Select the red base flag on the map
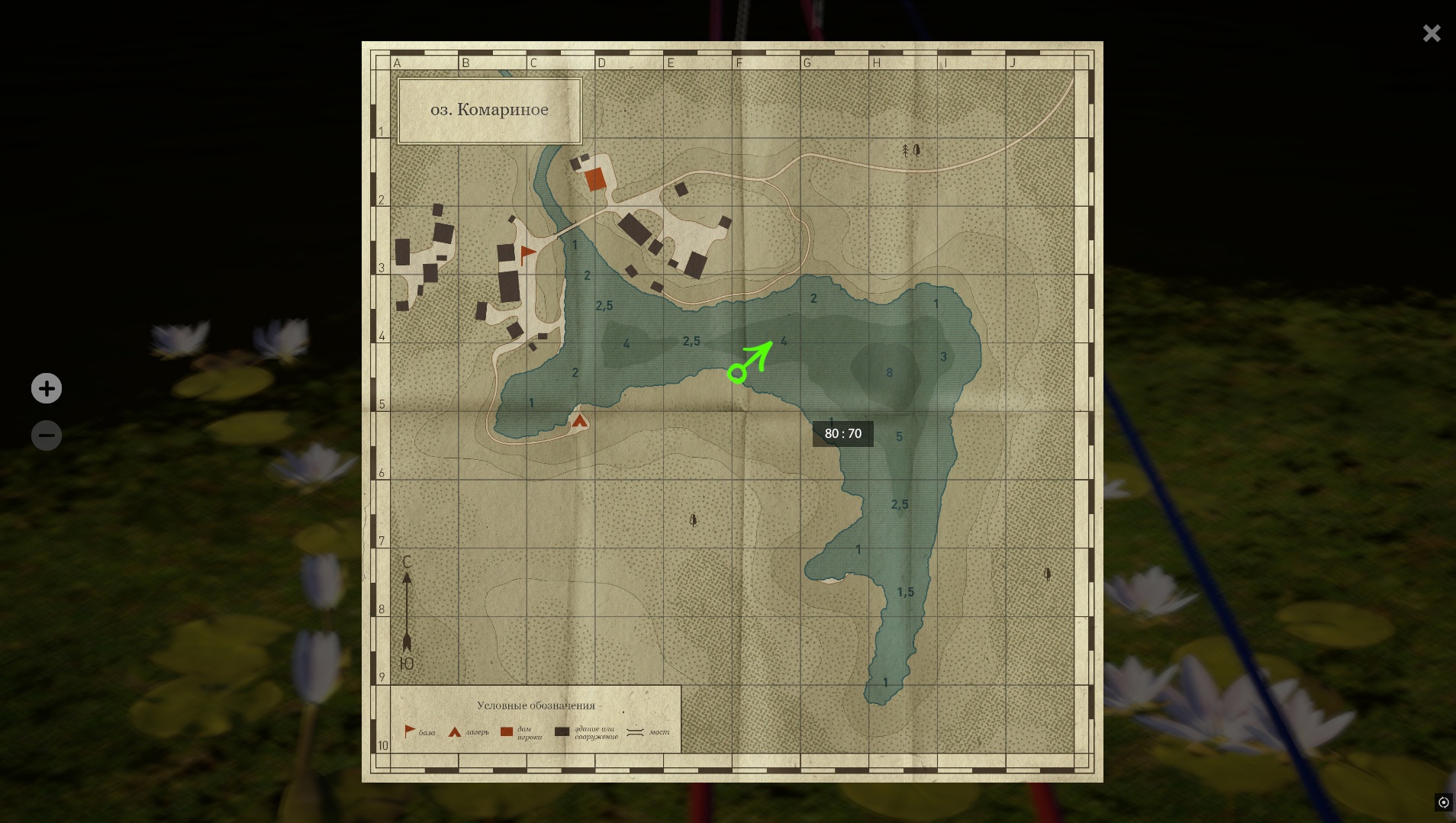Screen dimensions: 1456x823 coord(527,254)
